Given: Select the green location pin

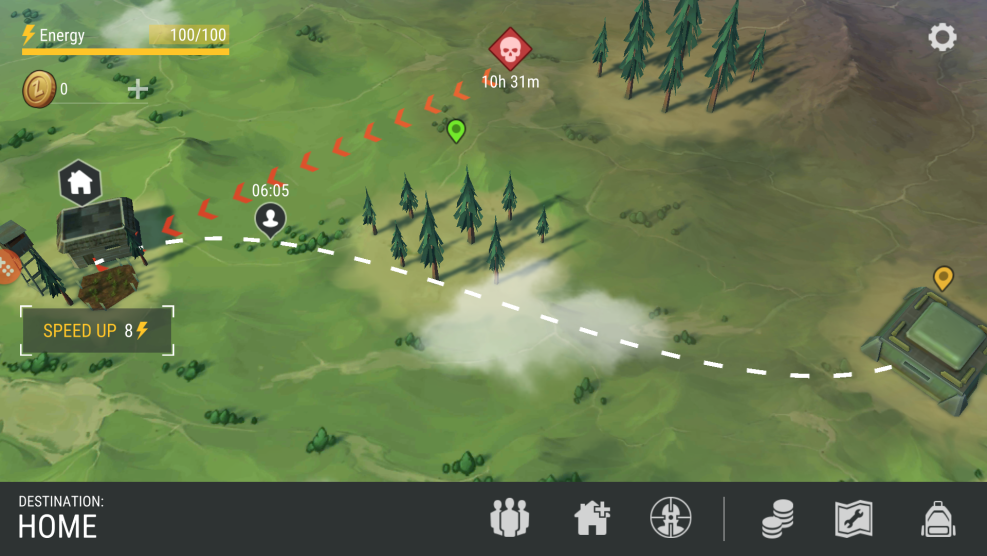Looking at the screenshot, I should [456, 130].
